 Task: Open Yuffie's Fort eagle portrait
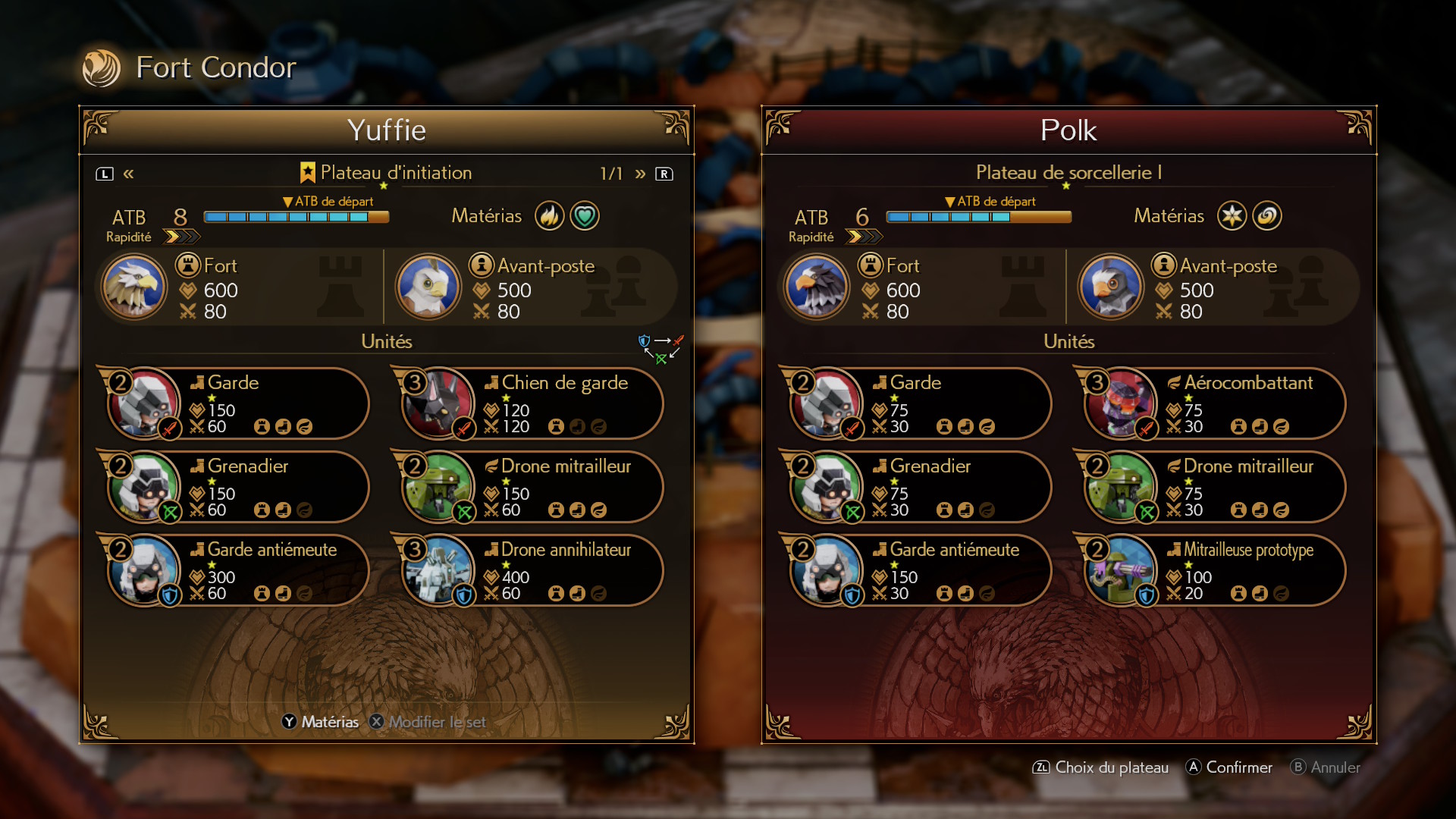pyautogui.click(x=134, y=287)
